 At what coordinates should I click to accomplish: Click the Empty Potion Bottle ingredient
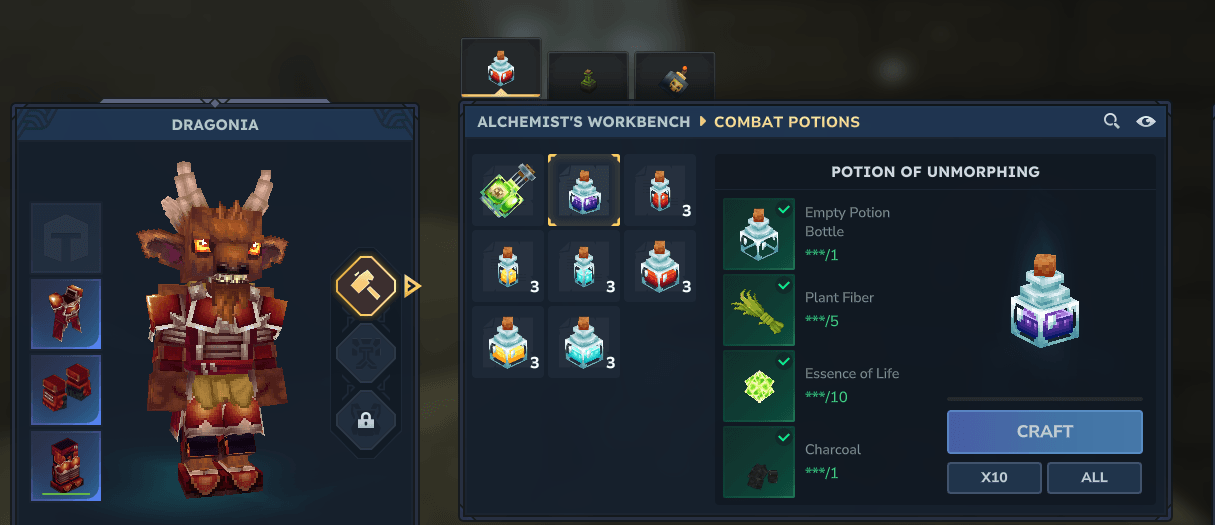759,234
